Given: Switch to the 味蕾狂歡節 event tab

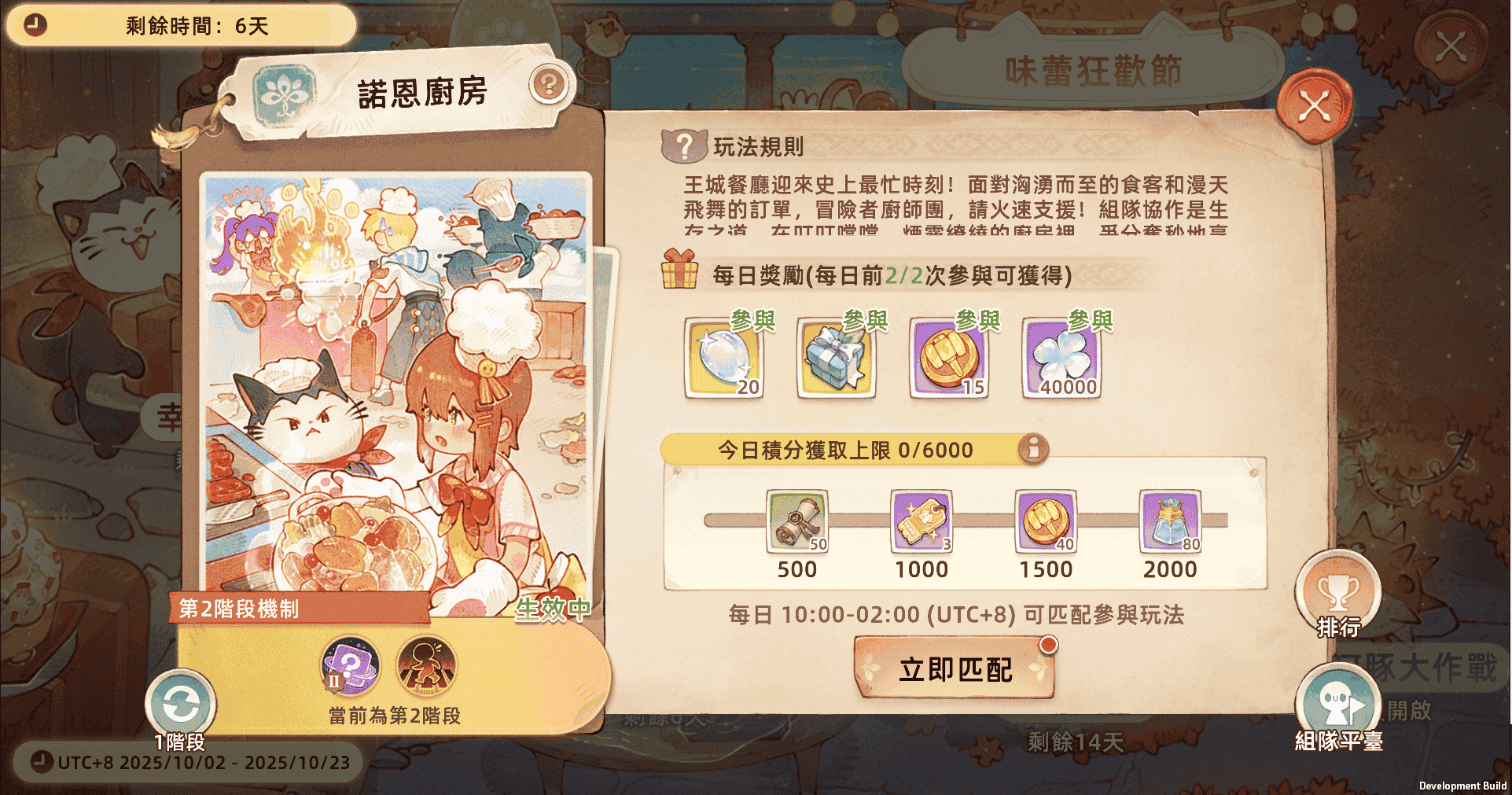Looking at the screenshot, I should (x=1093, y=69).
